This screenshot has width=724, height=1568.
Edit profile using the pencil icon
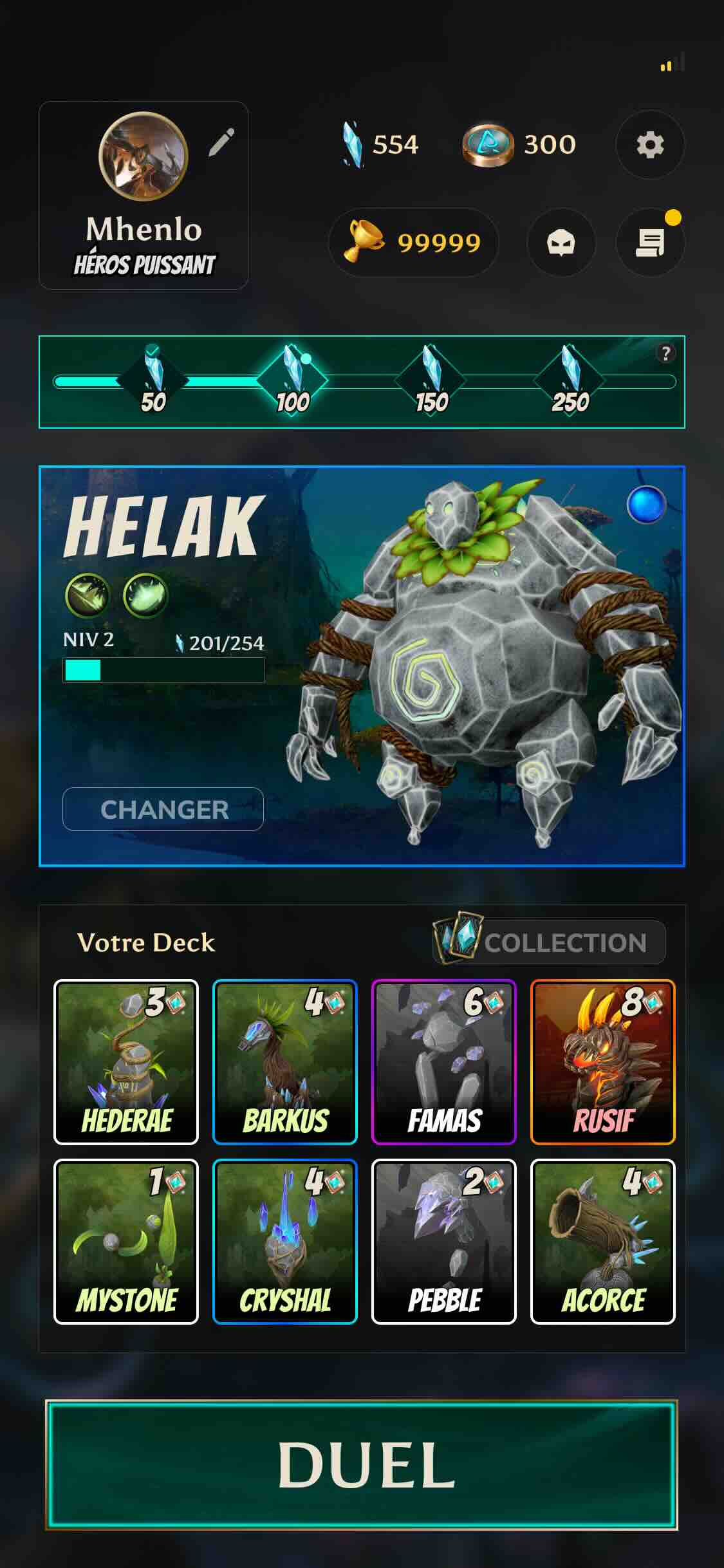[221, 143]
